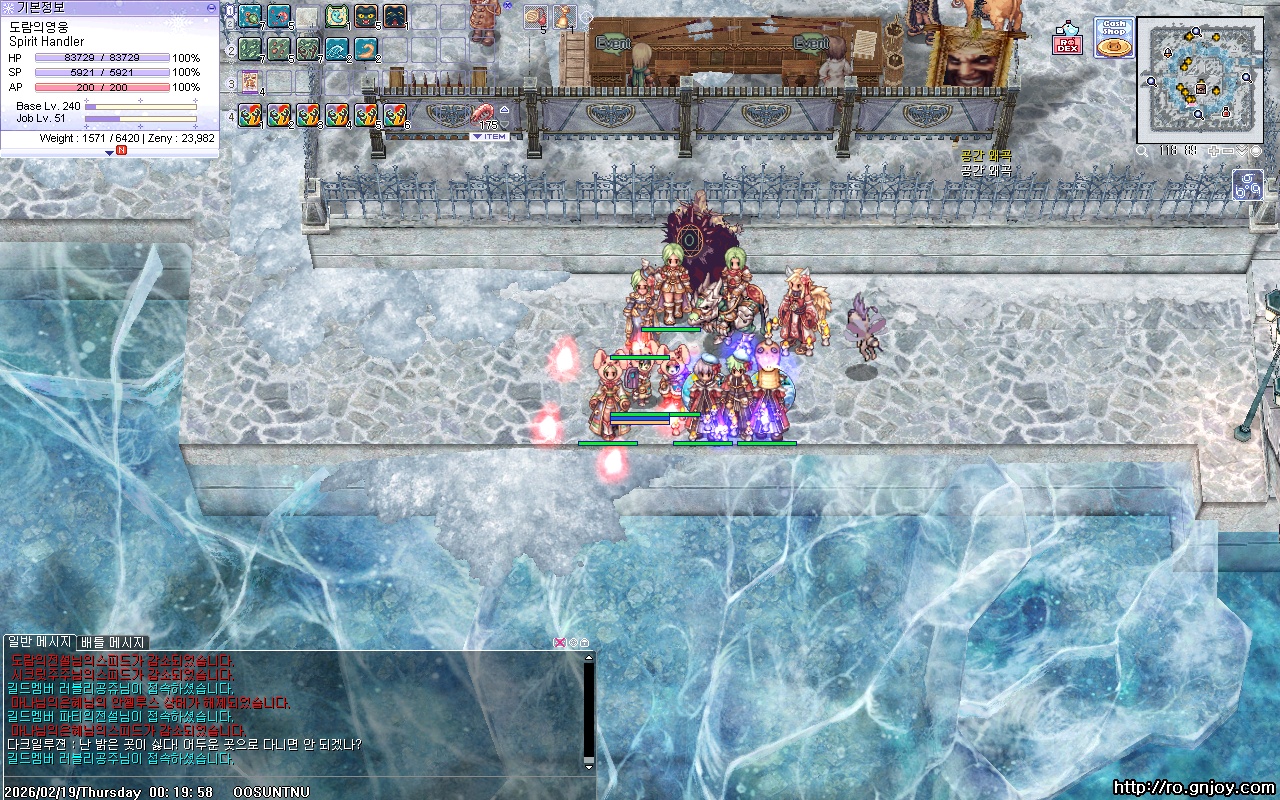
Task: Open the RODEX mailbox
Action: point(1067,41)
